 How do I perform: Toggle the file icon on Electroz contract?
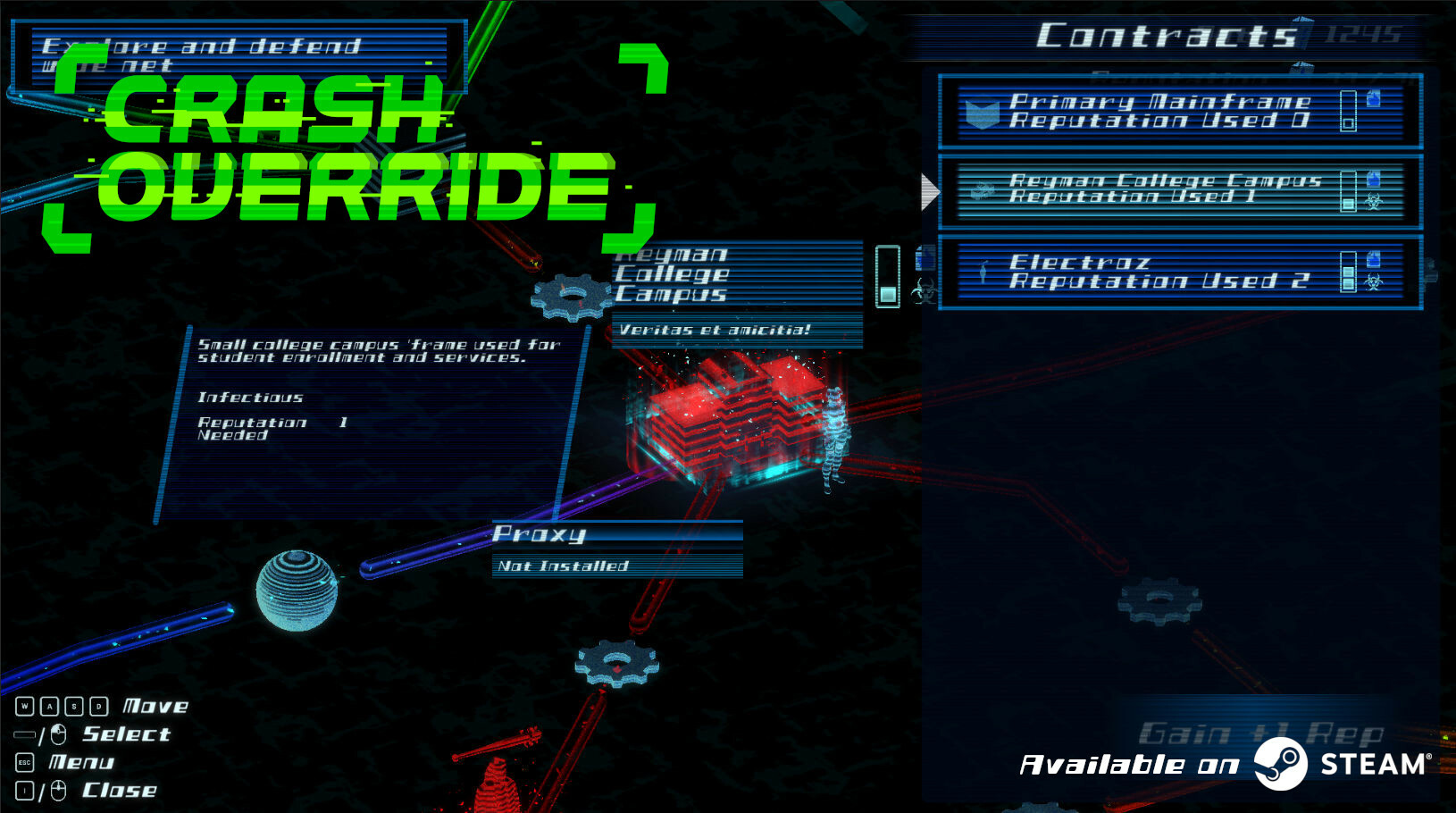pyautogui.click(x=1373, y=257)
